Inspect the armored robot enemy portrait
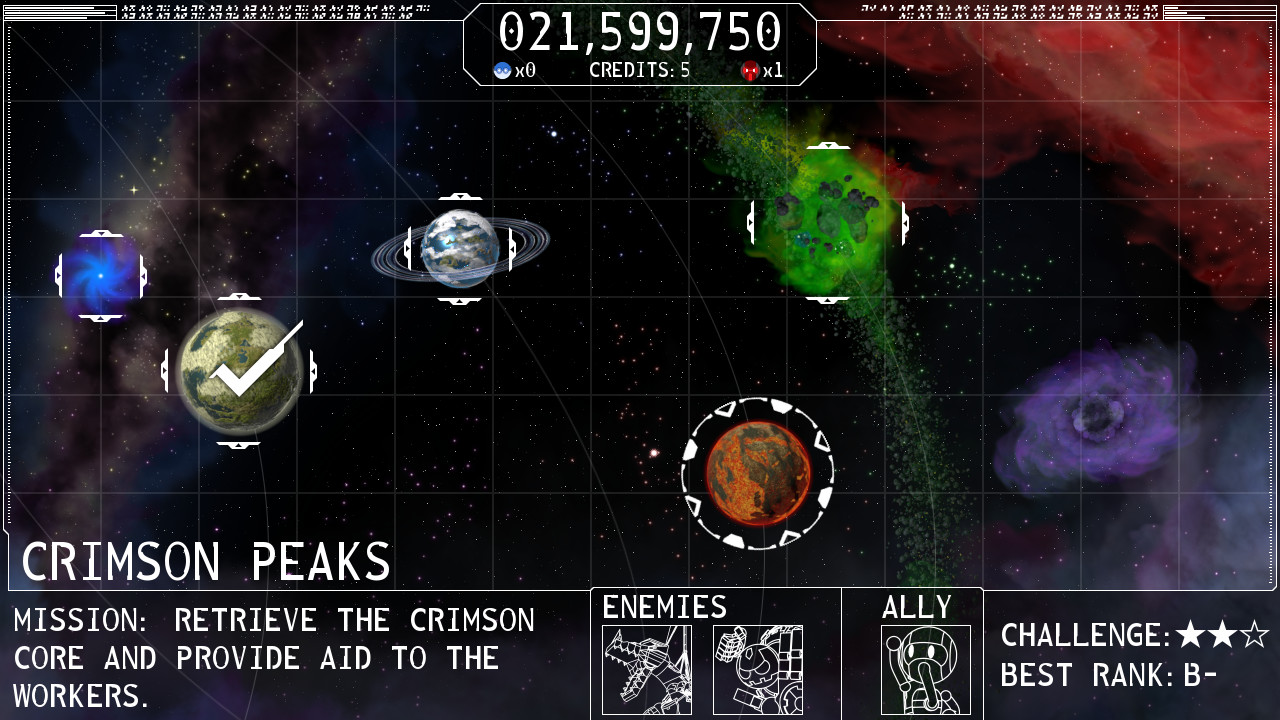Image resolution: width=1280 pixels, height=720 pixels. [757, 669]
